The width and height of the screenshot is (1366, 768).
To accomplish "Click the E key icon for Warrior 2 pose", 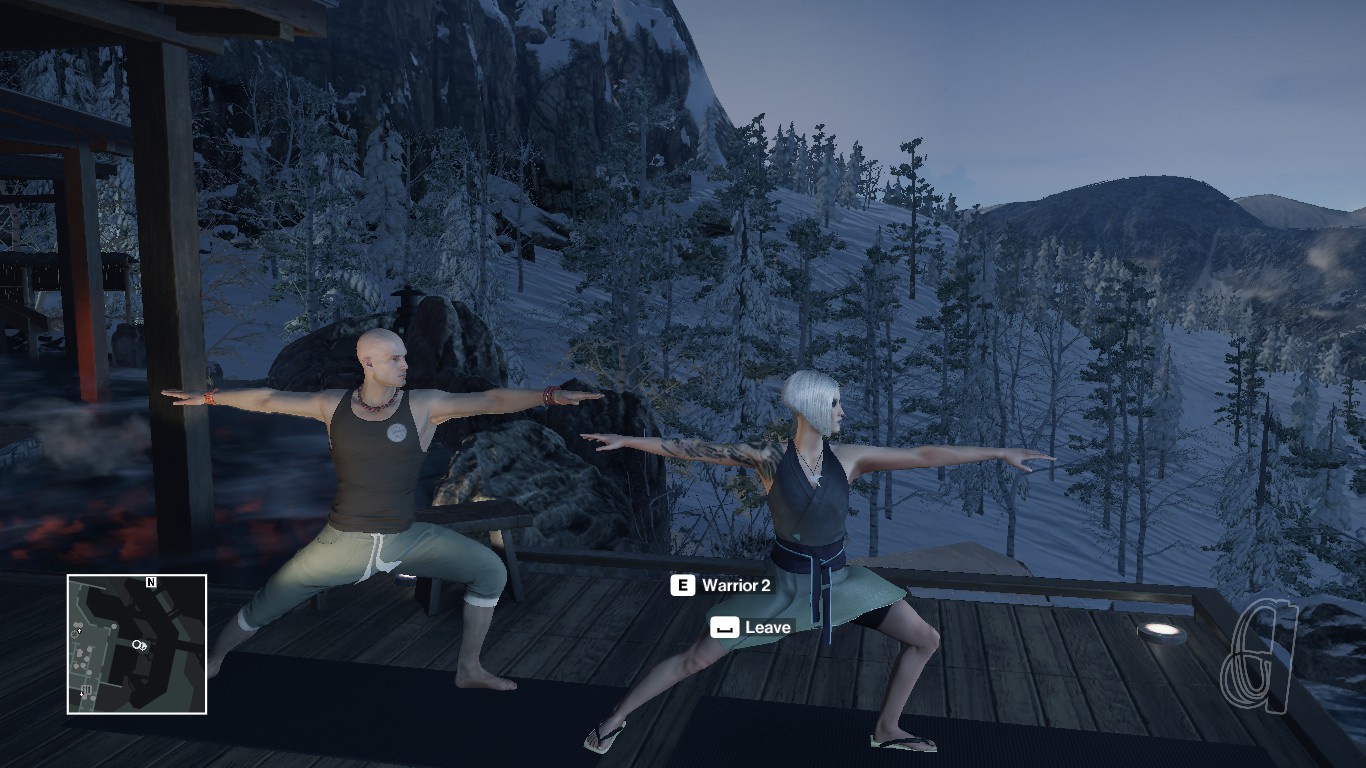I will pos(685,585).
